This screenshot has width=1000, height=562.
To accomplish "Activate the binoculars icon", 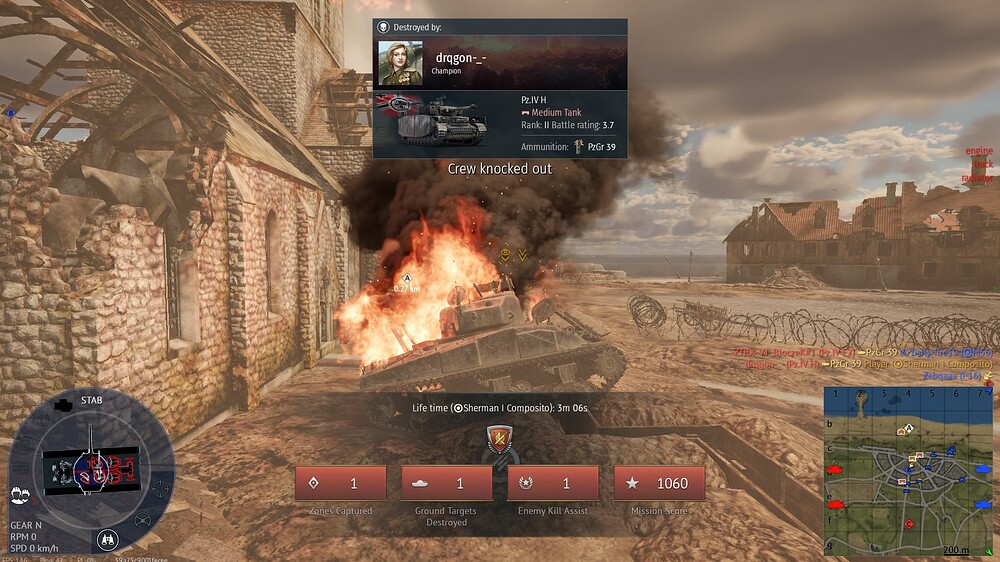I will tap(108, 539).
